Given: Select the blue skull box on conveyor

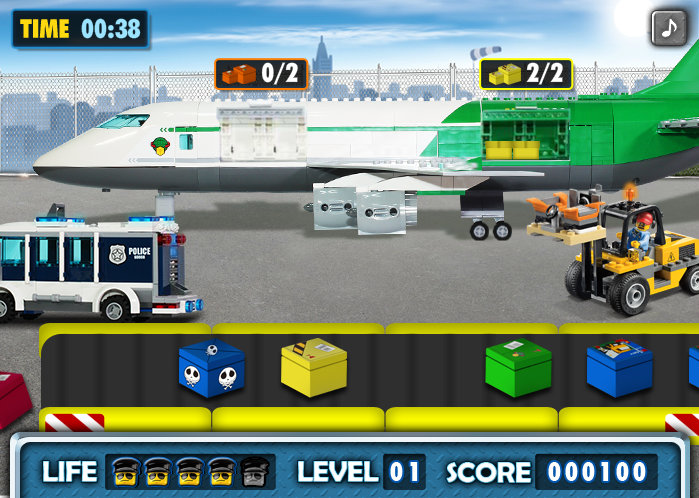Looking at the screenshot, I should tap(211, 368).
